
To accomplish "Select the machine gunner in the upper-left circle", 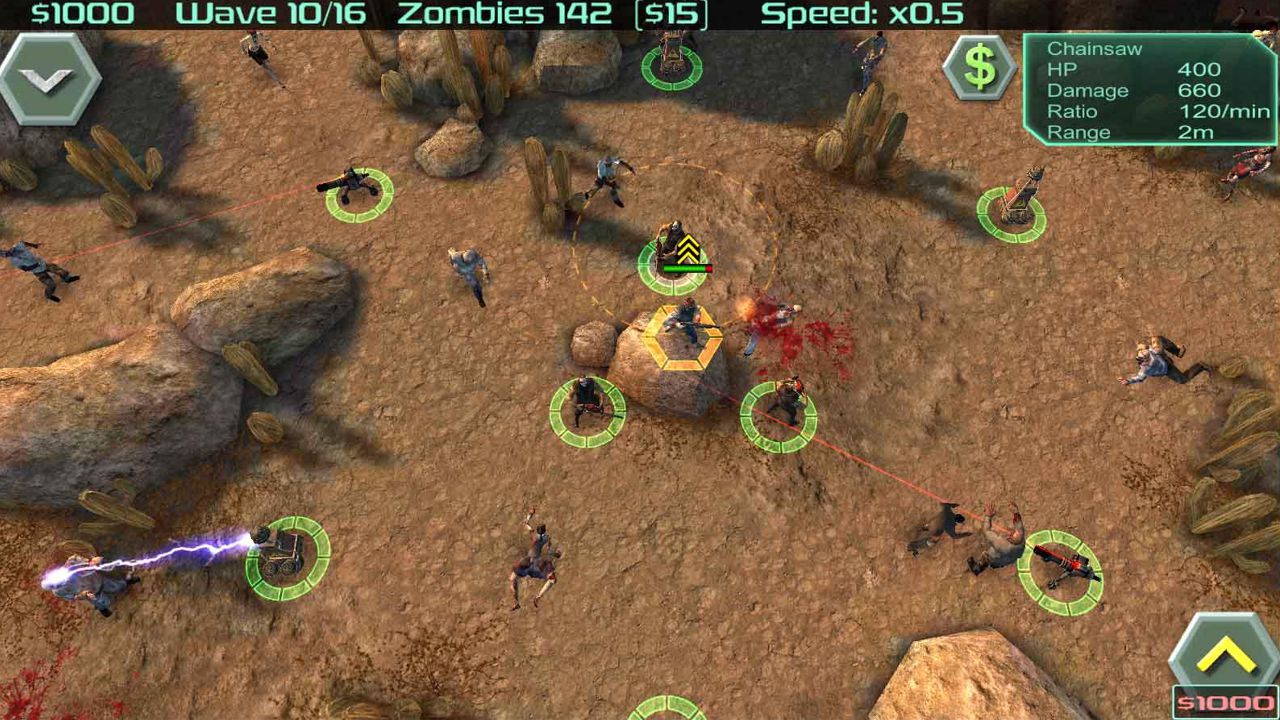I will click(358, 193).
